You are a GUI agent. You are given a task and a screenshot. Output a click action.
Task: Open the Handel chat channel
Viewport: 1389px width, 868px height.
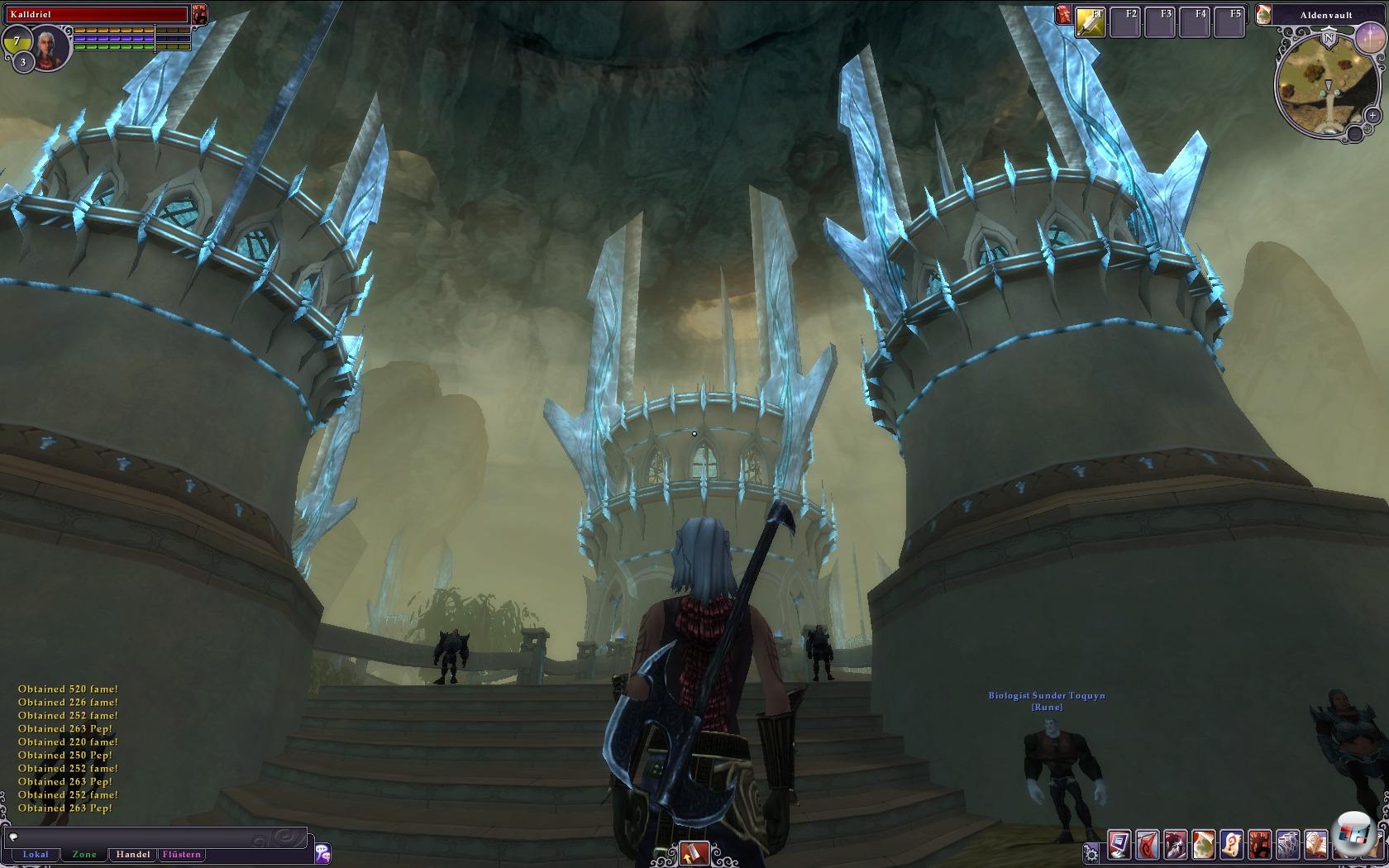click(133, 855)
